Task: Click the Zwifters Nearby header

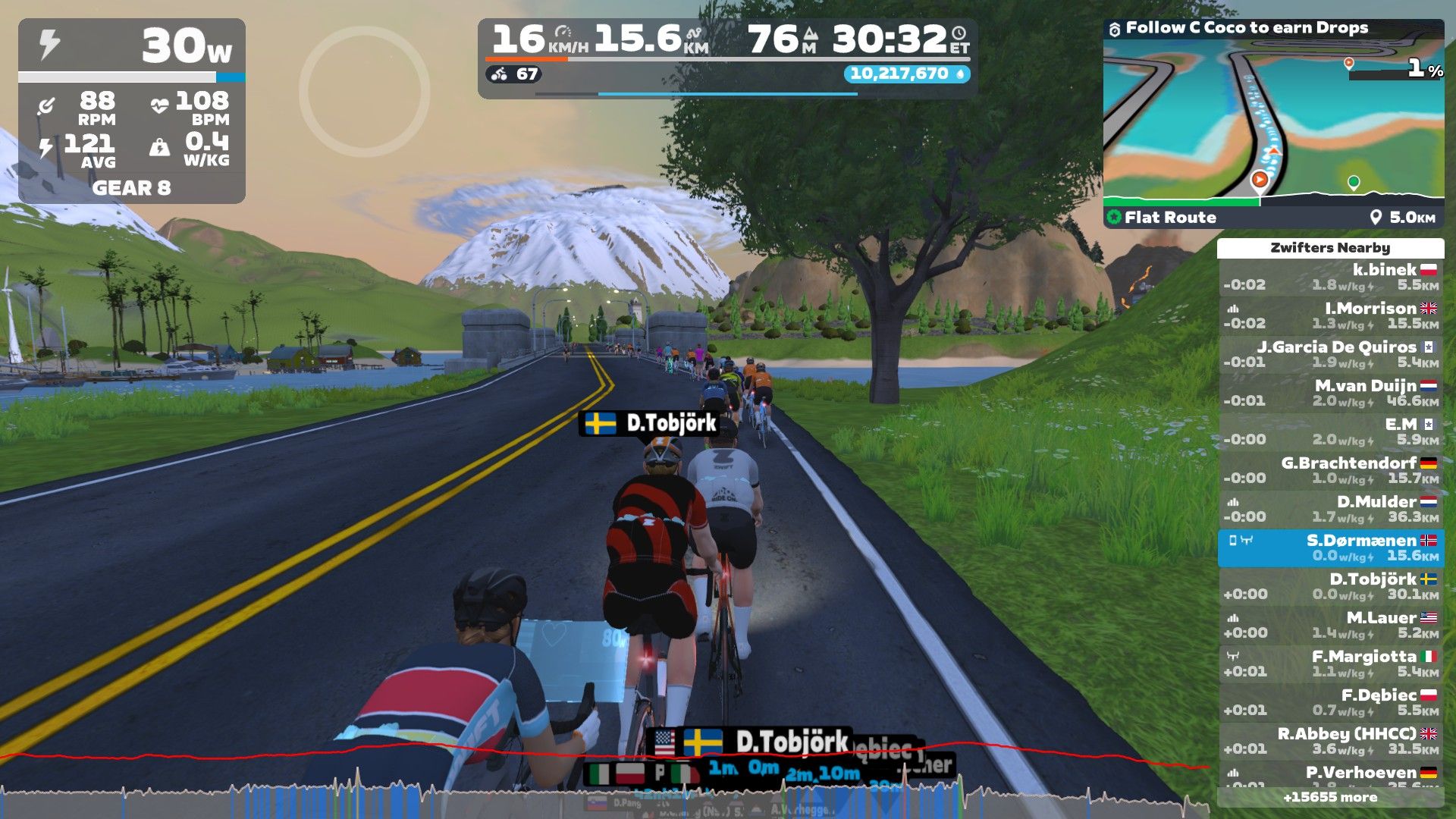Action: [x=1330, y=248]
